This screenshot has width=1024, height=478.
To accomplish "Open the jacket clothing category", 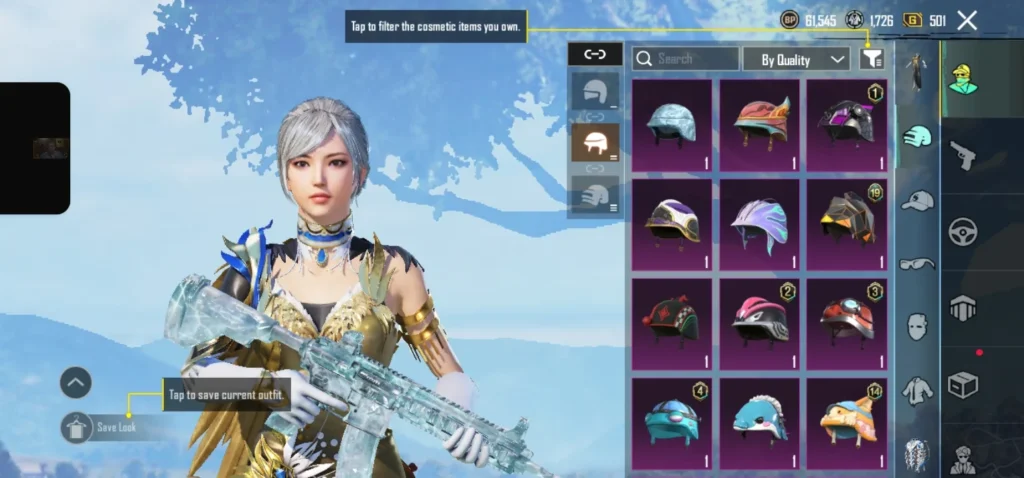I will tap(916, 390).
